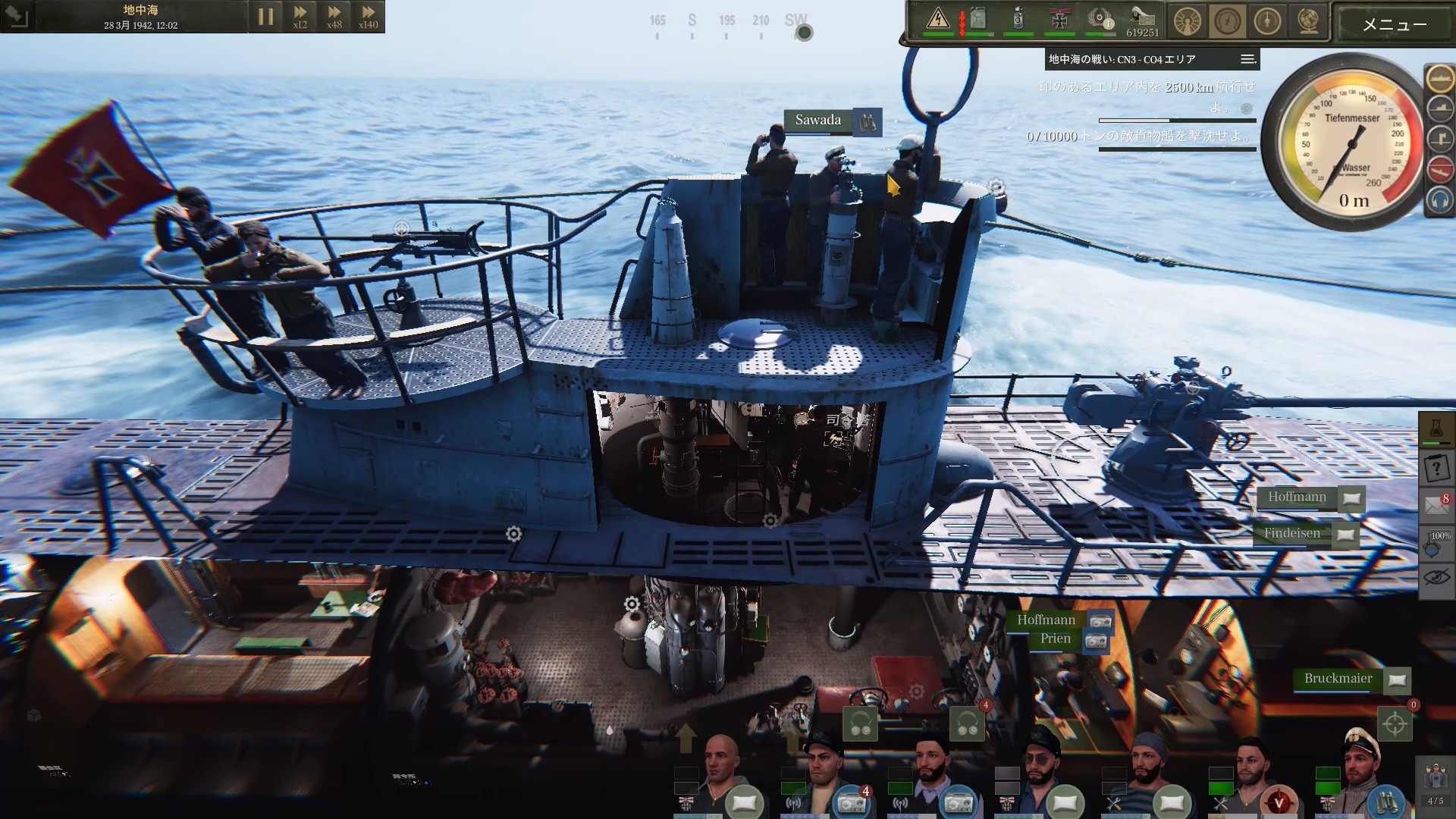Pause the game with pause button
This screenshot has width=1456, height=819.
point(266,16)
